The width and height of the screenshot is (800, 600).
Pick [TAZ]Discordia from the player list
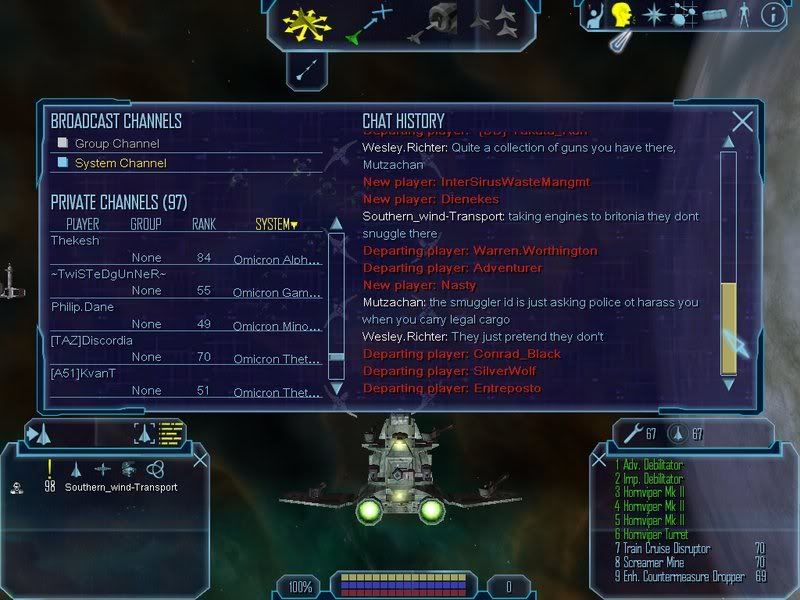point(88,341)
